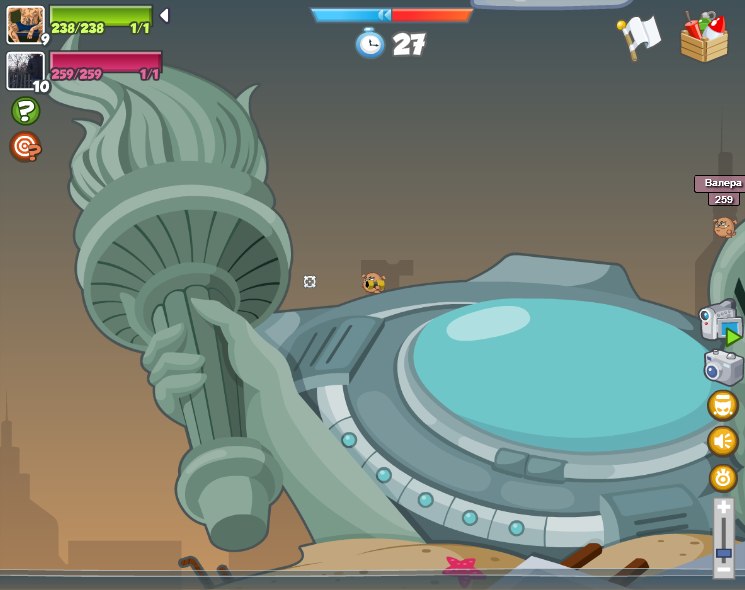Collapse the player panel with the white arrow

[164, 16]
